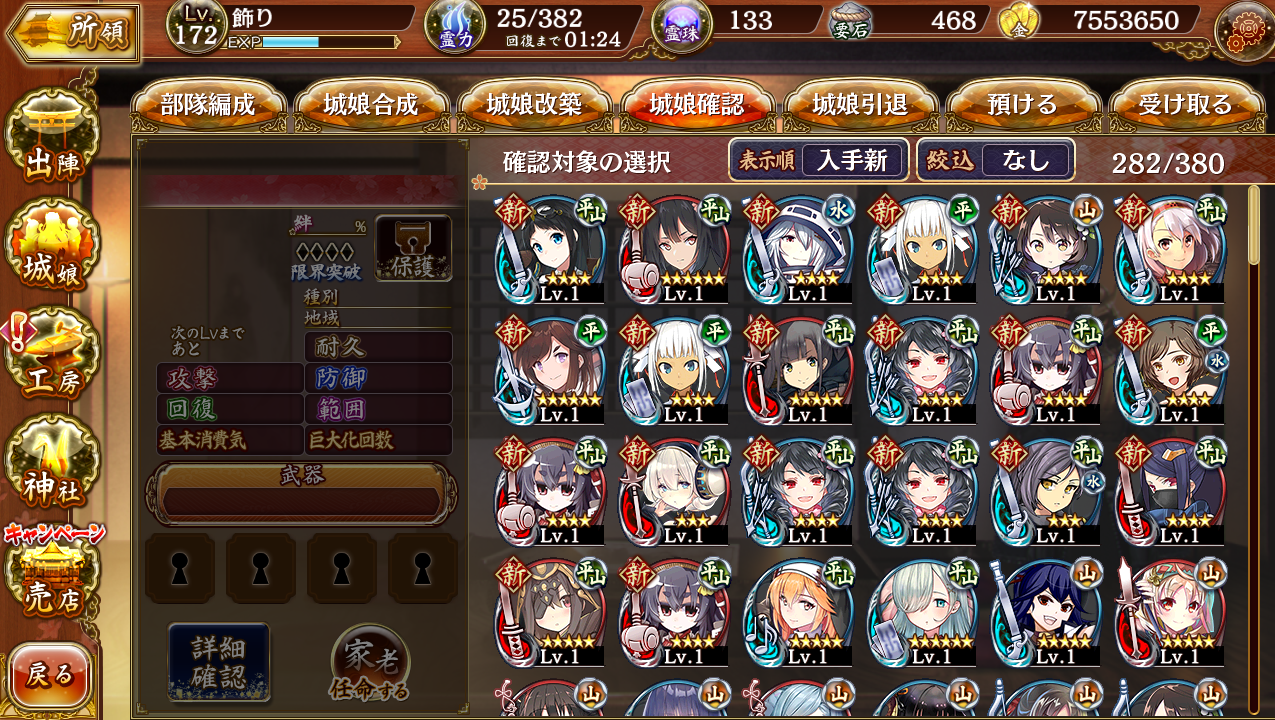Screen dimensions: 1275x720
Task: Switch to the 受け取る tab
Action: (1186, 105)
